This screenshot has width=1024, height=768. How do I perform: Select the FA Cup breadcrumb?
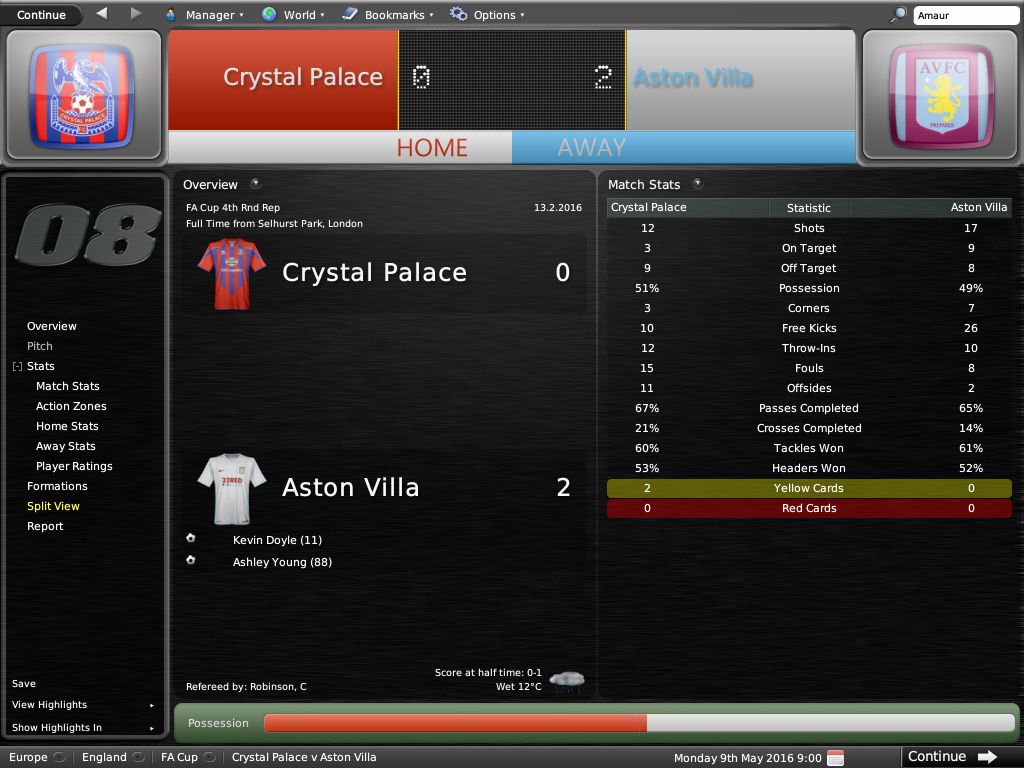click(x=180, y=757)
